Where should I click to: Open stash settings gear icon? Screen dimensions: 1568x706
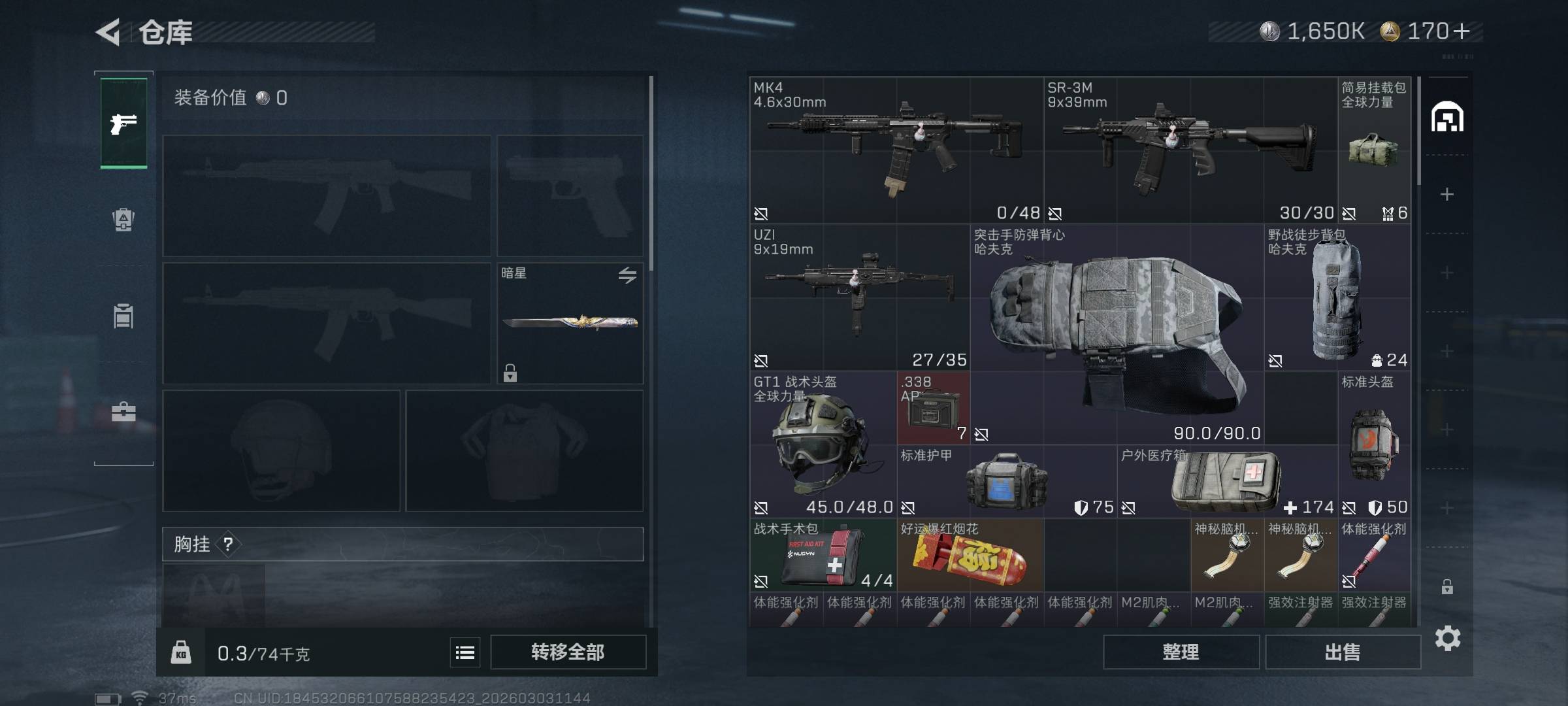(x=1447, y=638)
